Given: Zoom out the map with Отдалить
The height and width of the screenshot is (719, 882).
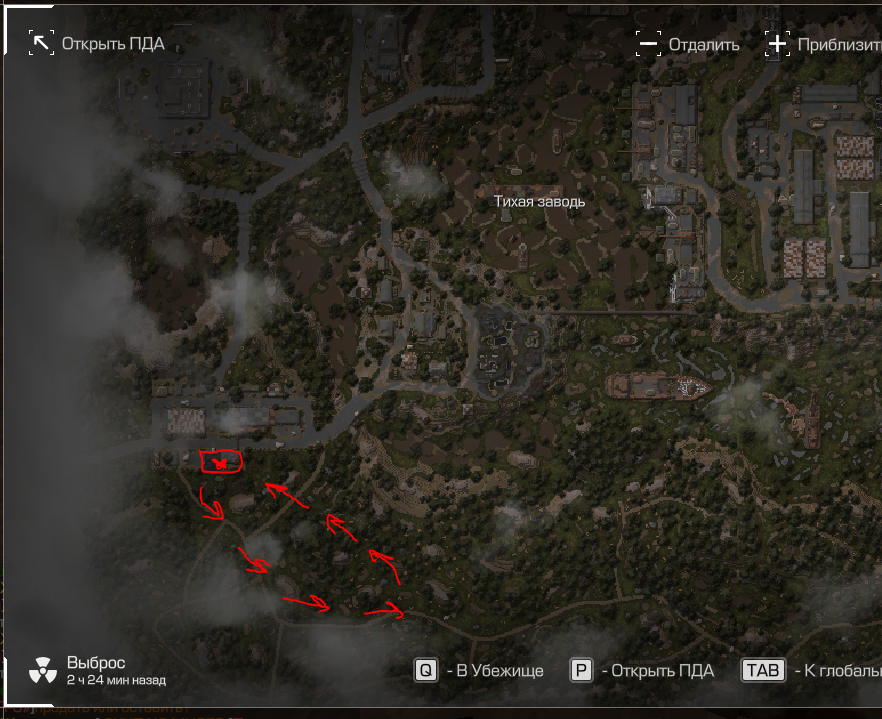Looking at the screenshot, I should point(649,44).
